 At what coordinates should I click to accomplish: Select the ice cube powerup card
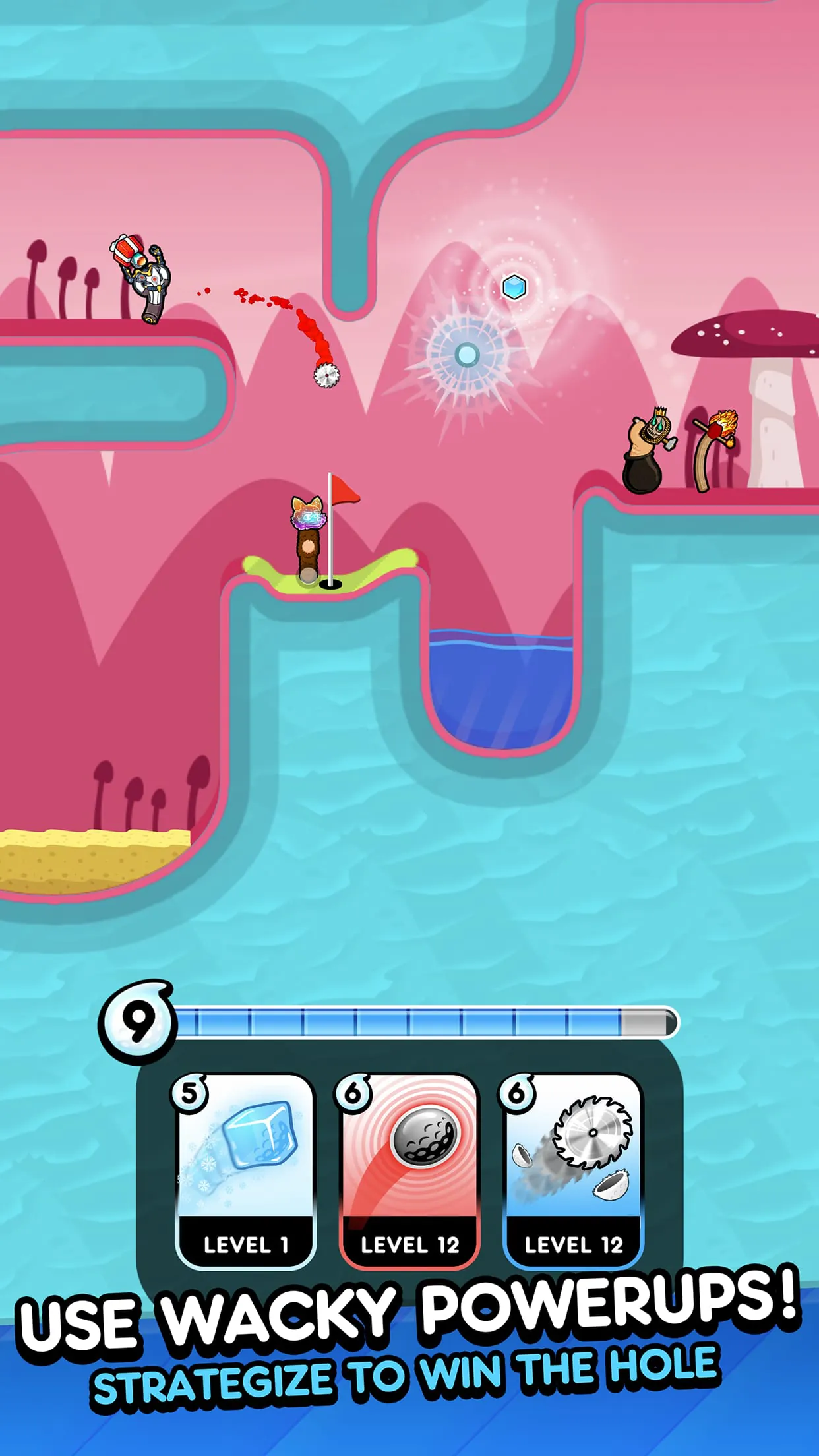pyautogui.click(x=245, y=1170)
